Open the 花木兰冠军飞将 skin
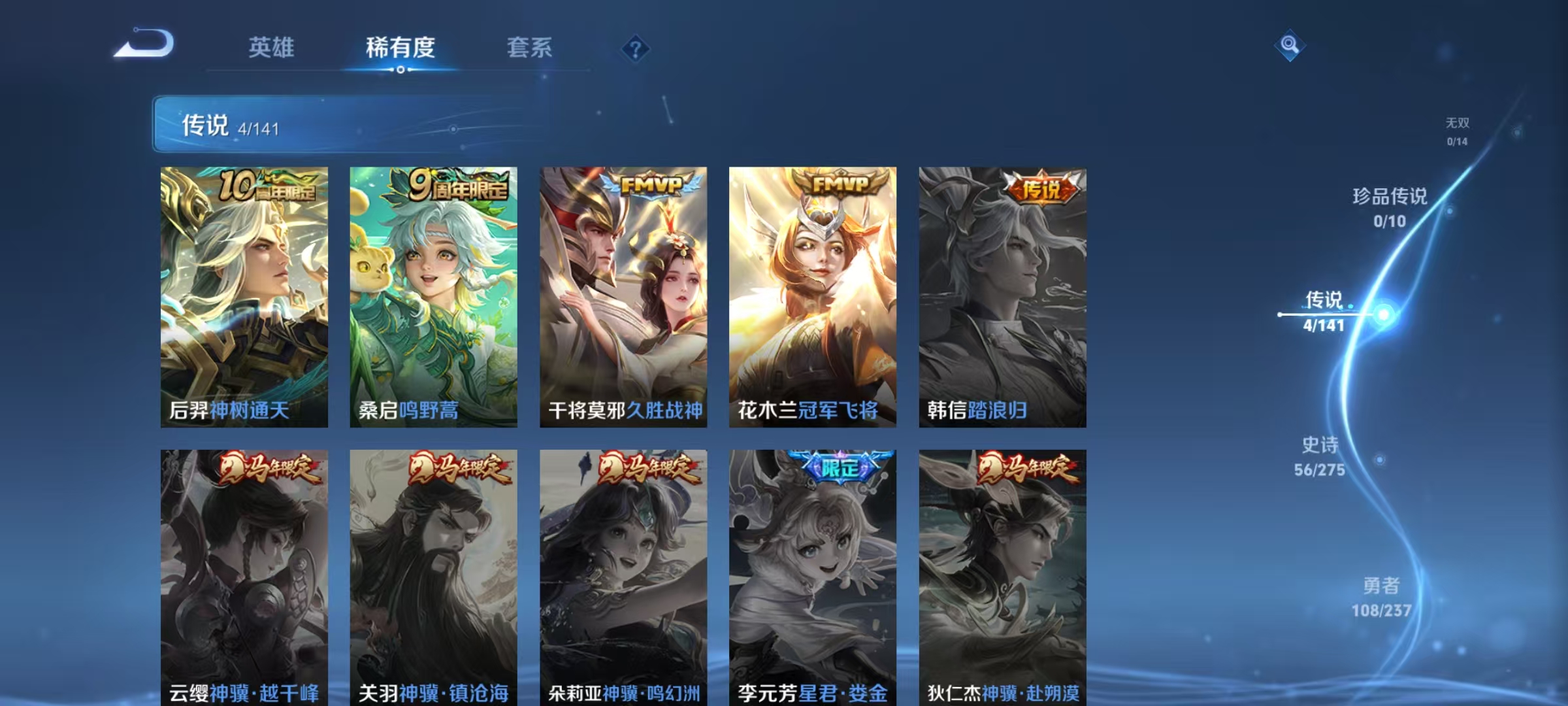This screenshot has height=706, width=1568. [x=810, y=294]
